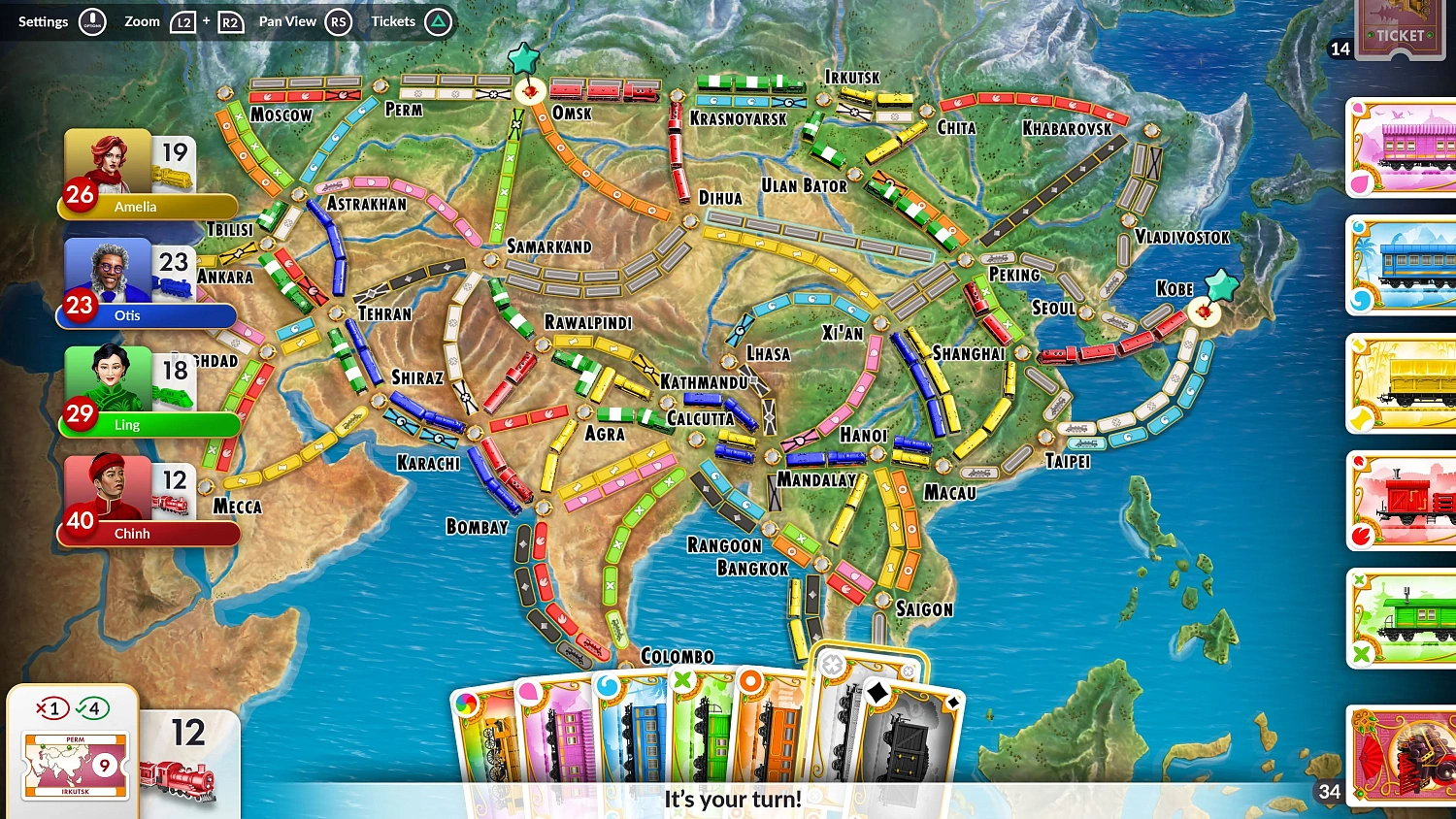The width and height of the screenshot is (1456, 819).
Task: Click the green checkmark 4 marker on your ticket
Action: (x=92, y=708)
